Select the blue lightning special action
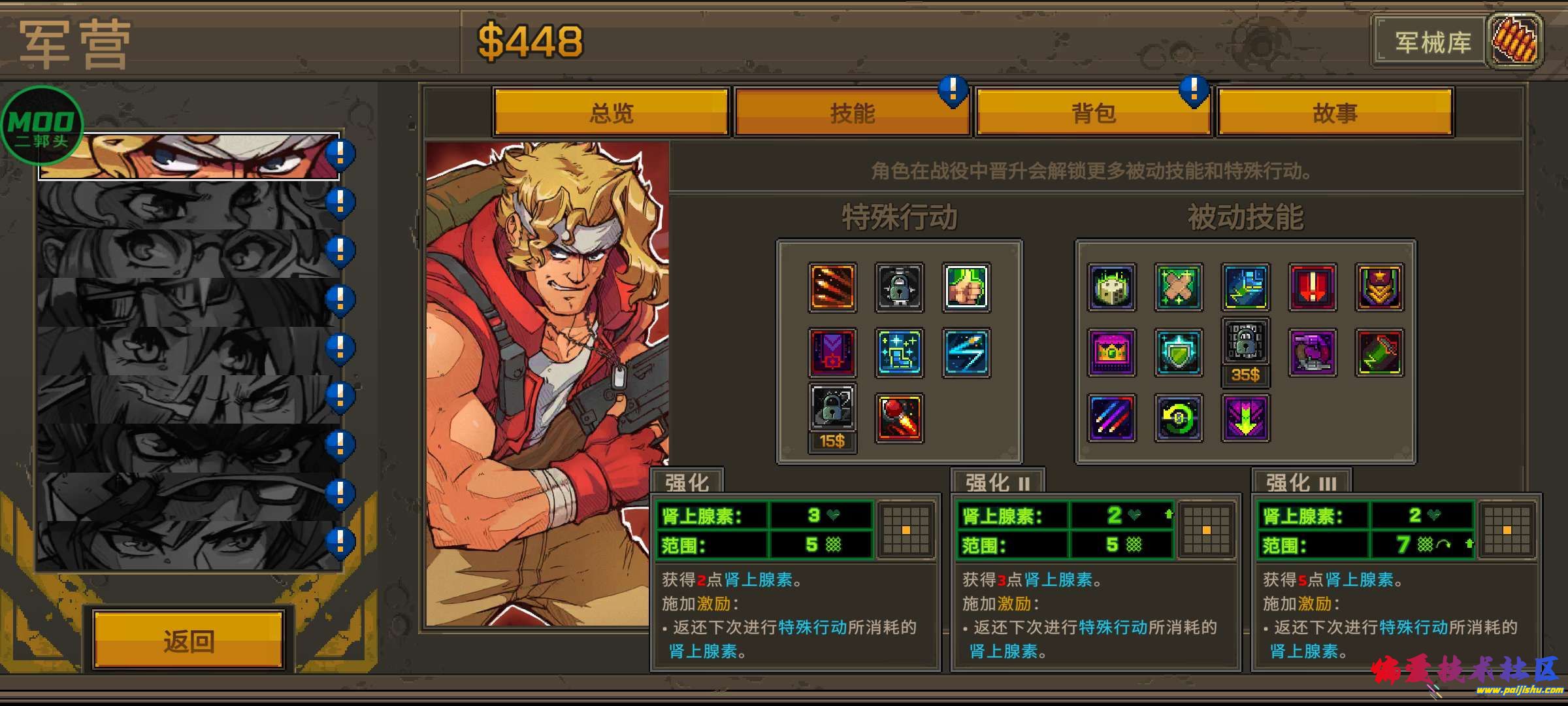 click(966, 353)
